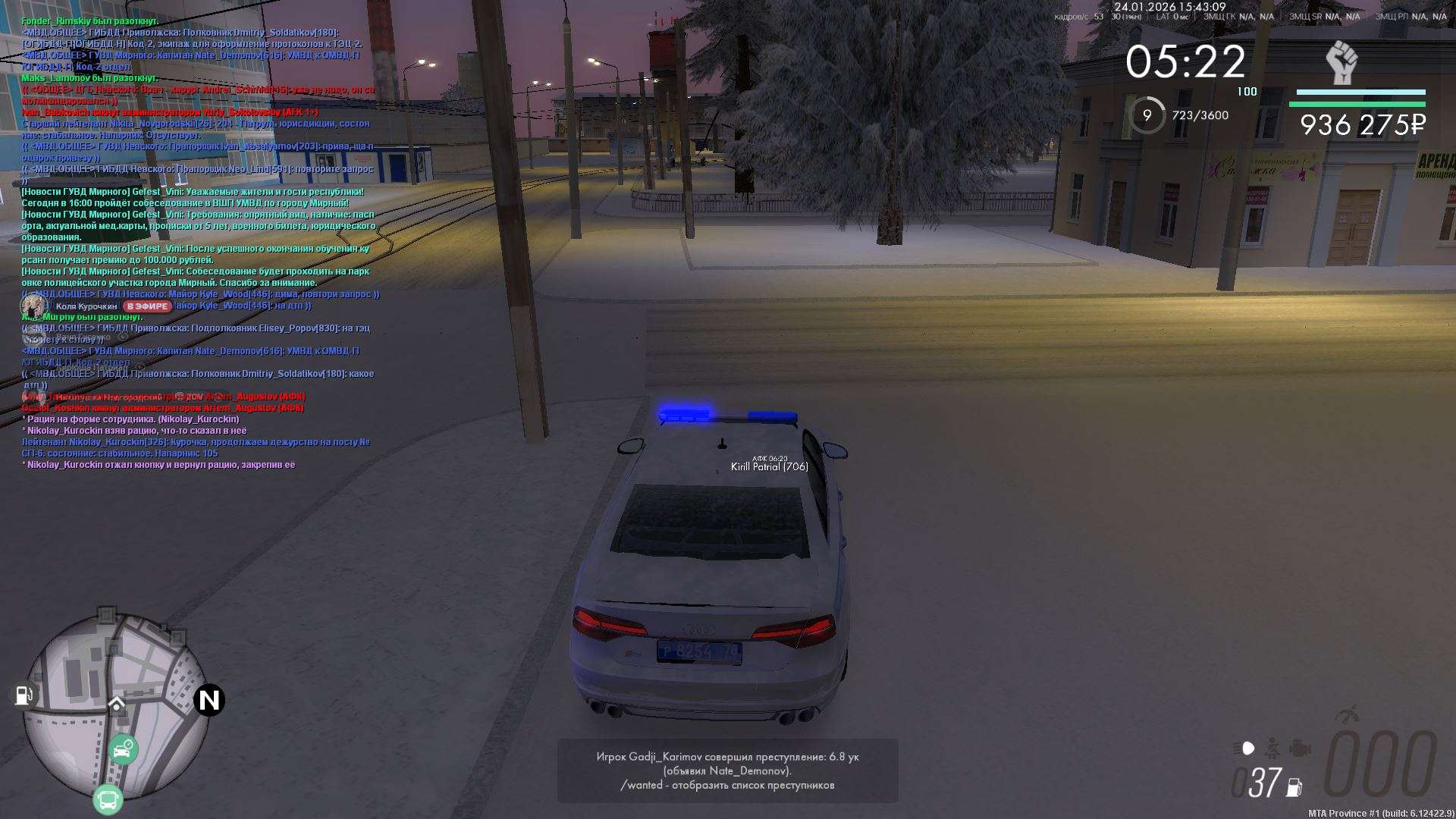
Task: Click the fuel pump icon beside 37
Action: click(x=1294, y=787)
